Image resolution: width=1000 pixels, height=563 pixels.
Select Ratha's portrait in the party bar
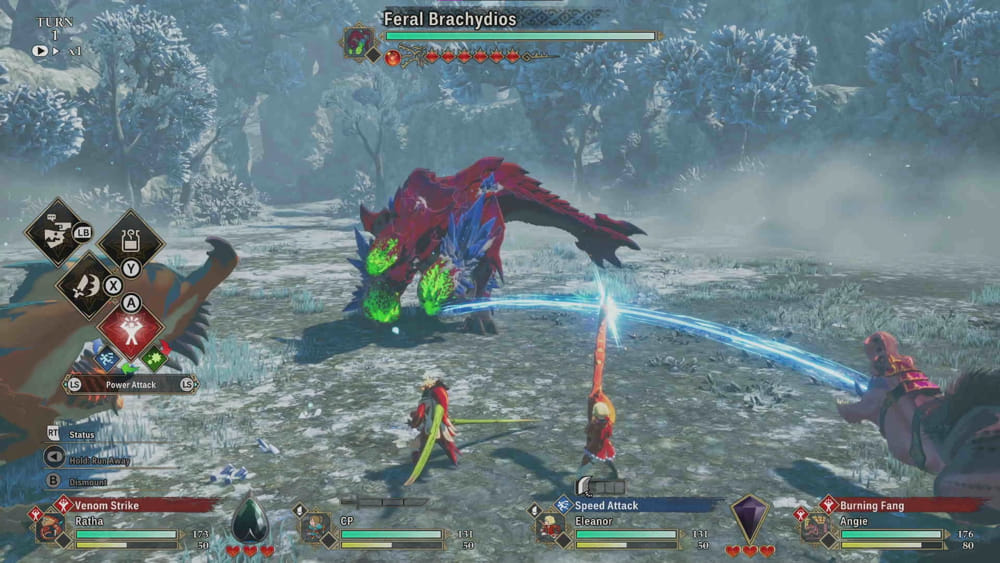50,528
